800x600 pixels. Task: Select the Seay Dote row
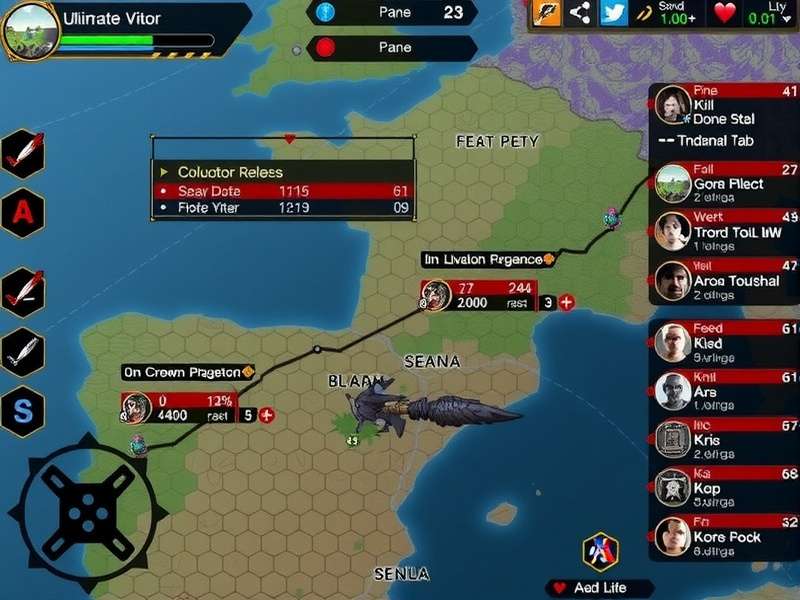283,190
